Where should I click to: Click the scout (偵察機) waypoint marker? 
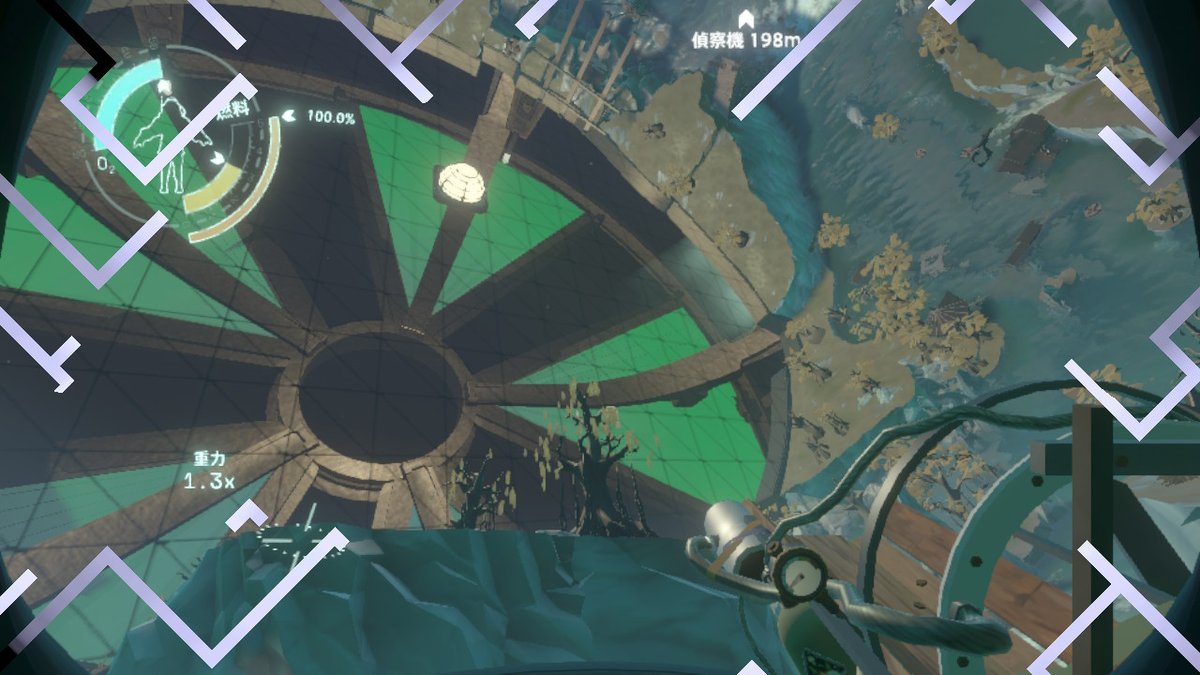tap(745, 19)
